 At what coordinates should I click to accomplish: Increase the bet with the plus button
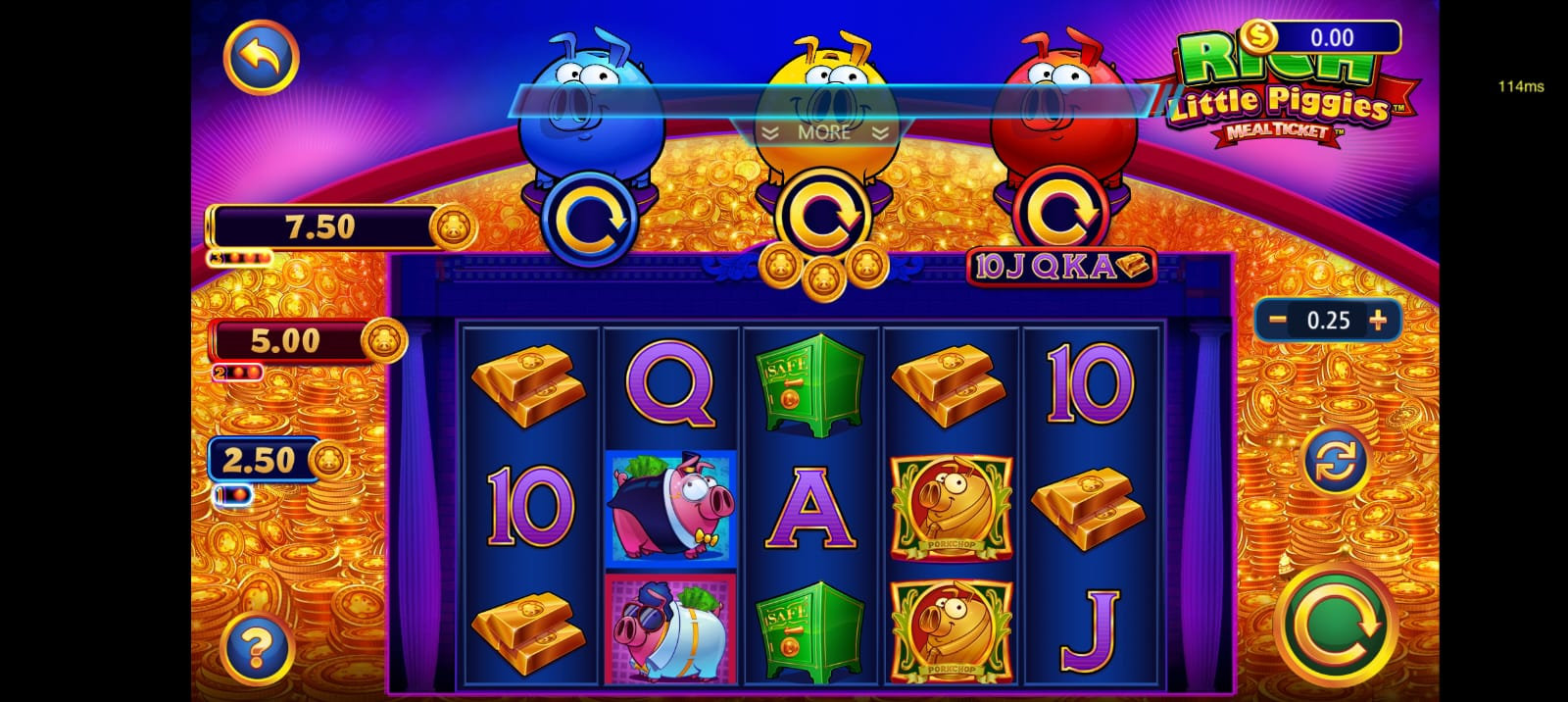1379,320
